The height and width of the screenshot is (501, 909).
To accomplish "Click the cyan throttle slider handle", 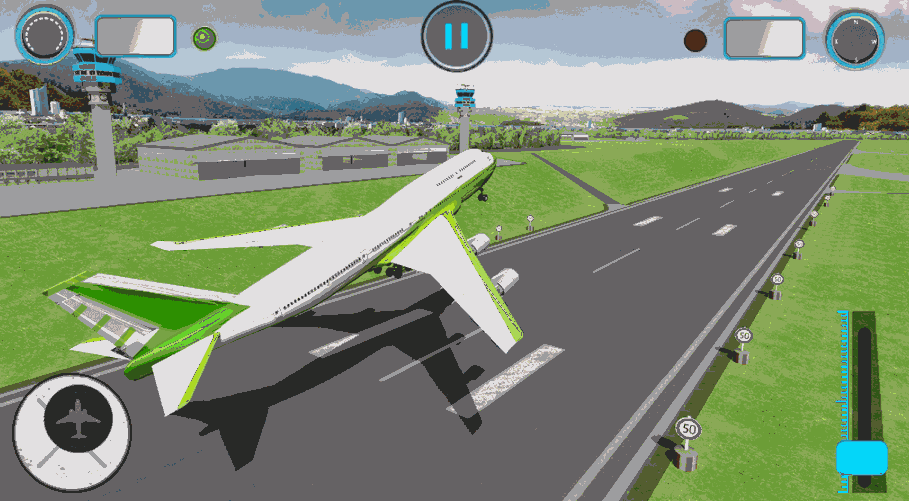I will point(861,458).
